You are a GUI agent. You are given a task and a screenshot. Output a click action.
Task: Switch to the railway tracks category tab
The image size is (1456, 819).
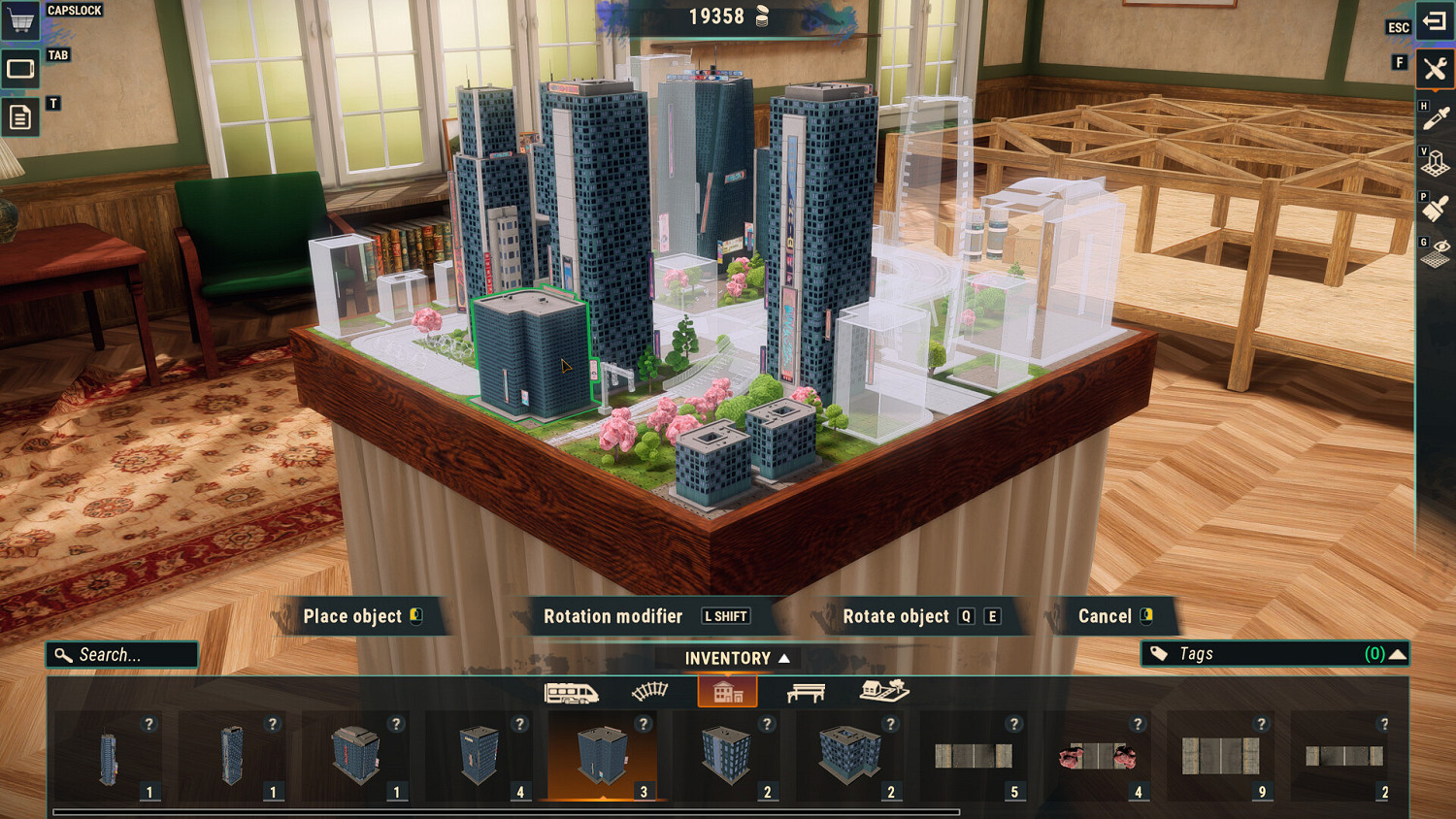click(649, 692)
